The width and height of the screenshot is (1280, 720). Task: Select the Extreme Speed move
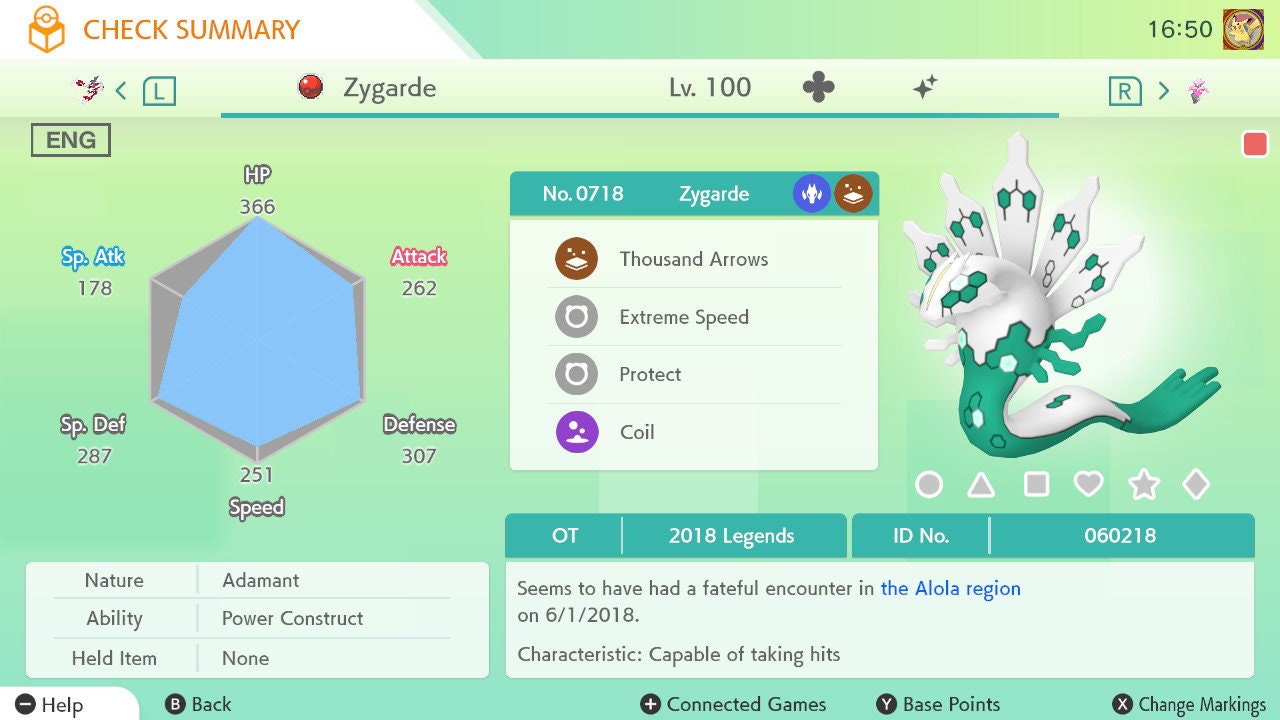[x=684, y=317]
